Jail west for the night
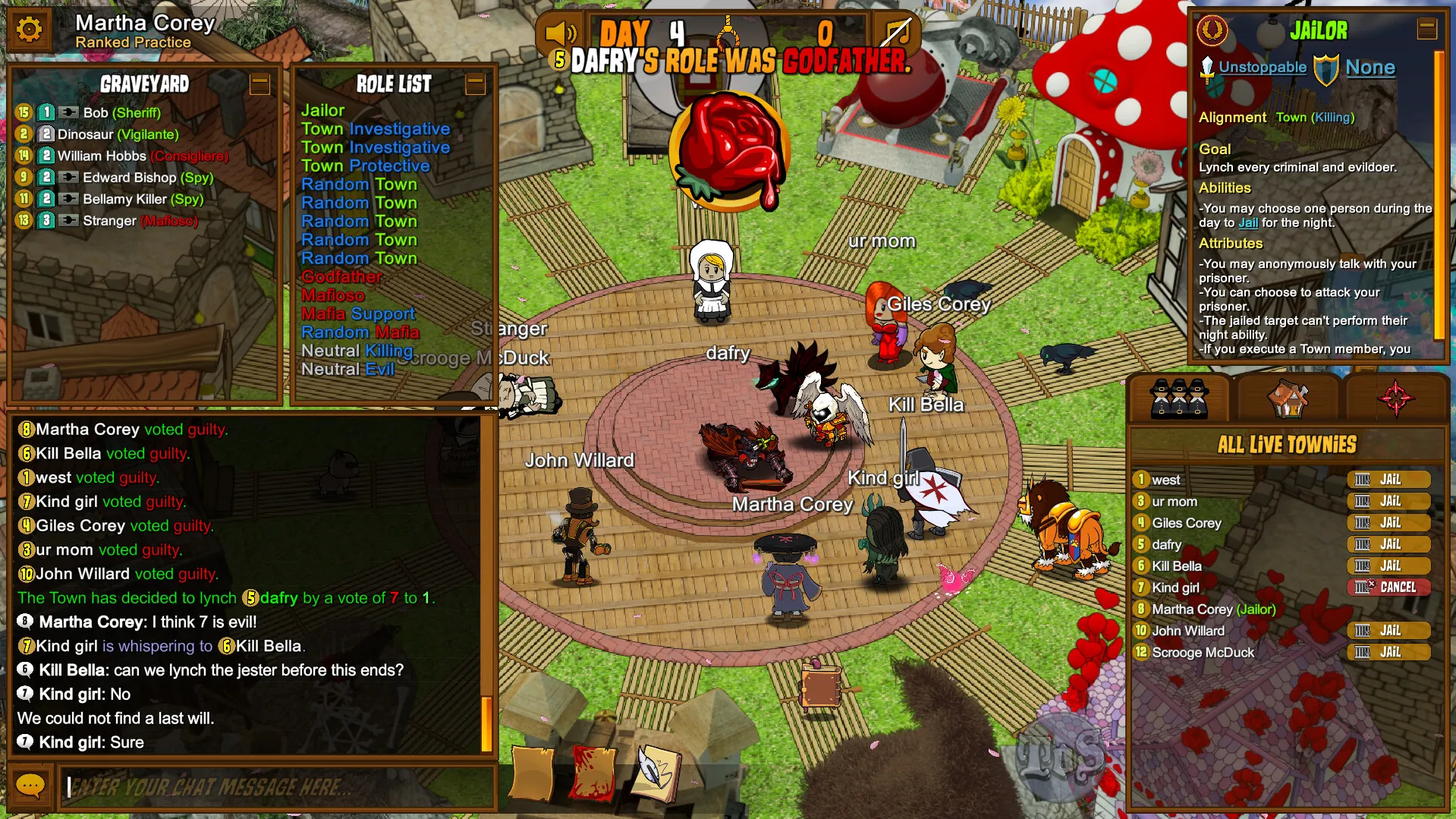This screenshot has width=1456, height=819. 1389,479
